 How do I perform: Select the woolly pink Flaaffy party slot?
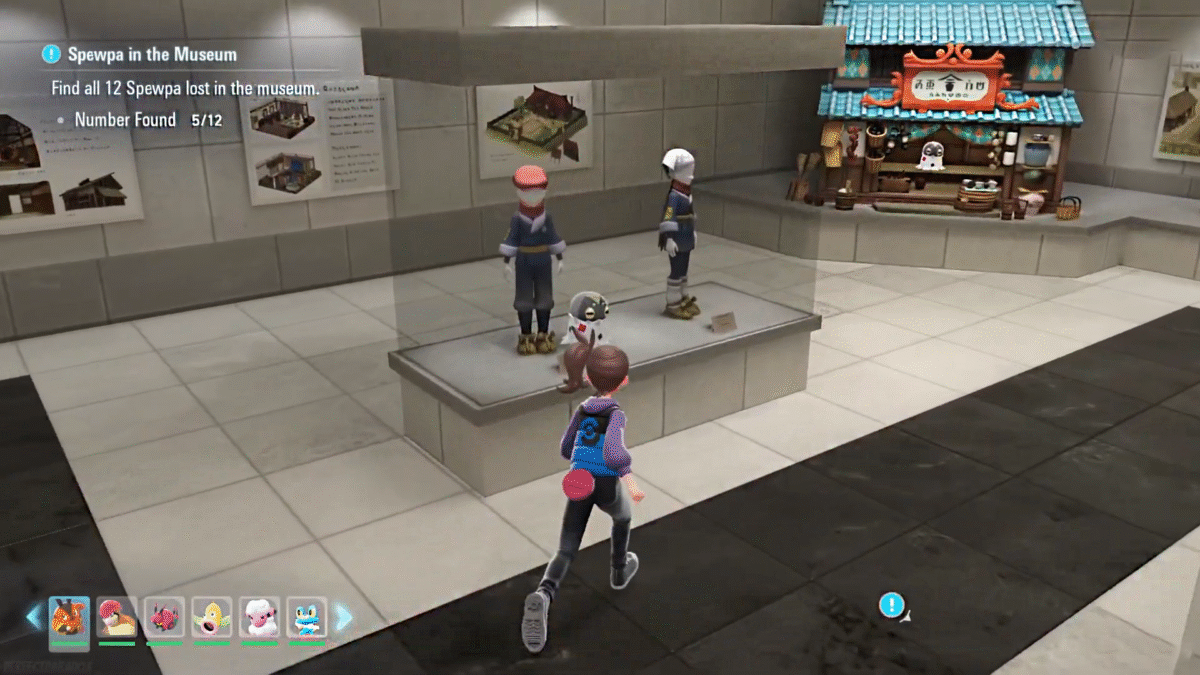click(x=259, y=617)
